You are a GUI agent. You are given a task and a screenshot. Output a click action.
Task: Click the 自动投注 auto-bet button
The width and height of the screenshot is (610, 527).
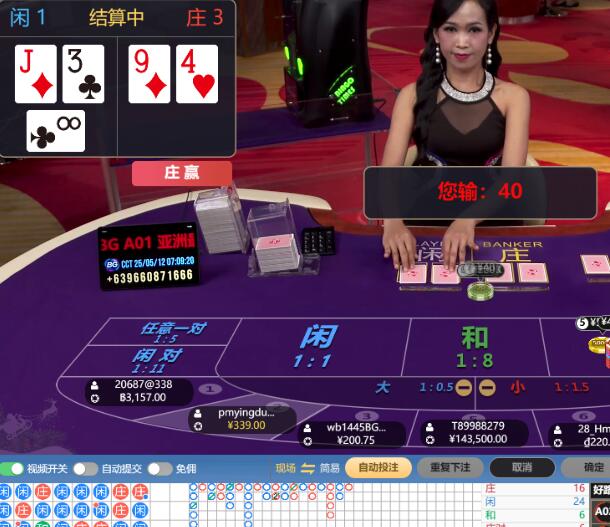point(378,467)
